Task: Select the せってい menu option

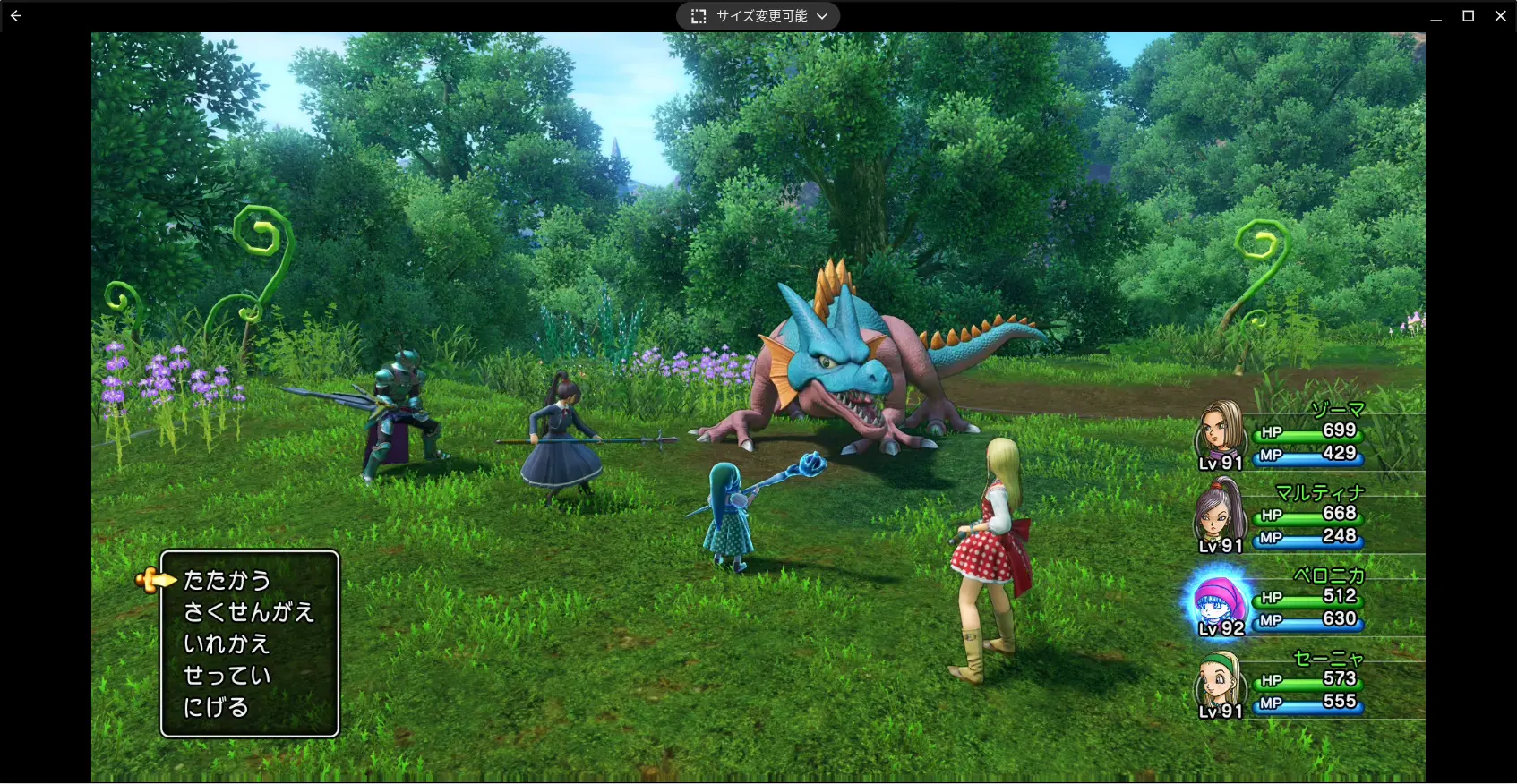Action: click(227, 676)
